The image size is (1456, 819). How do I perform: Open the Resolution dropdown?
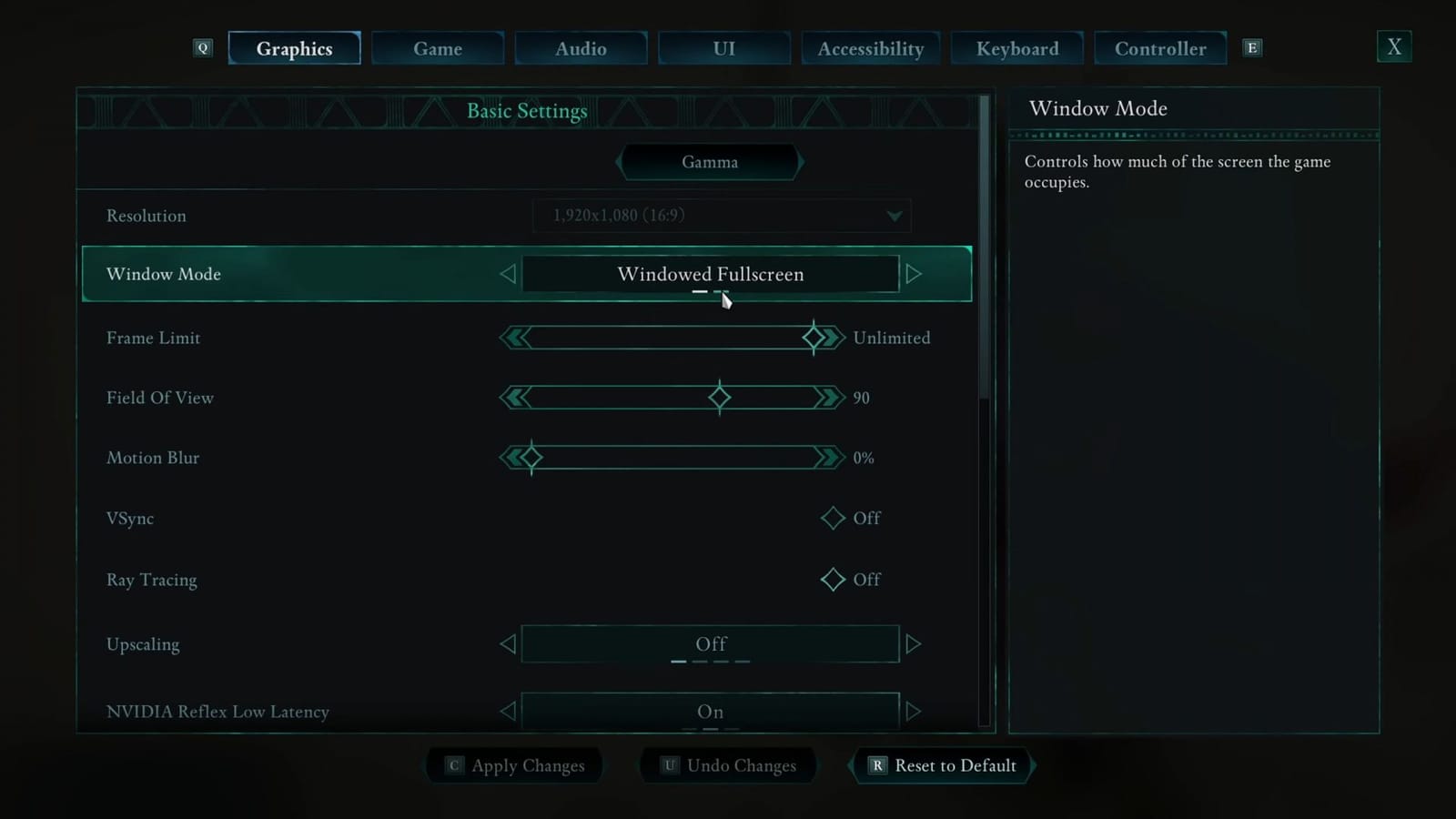[x=721, y=216]
